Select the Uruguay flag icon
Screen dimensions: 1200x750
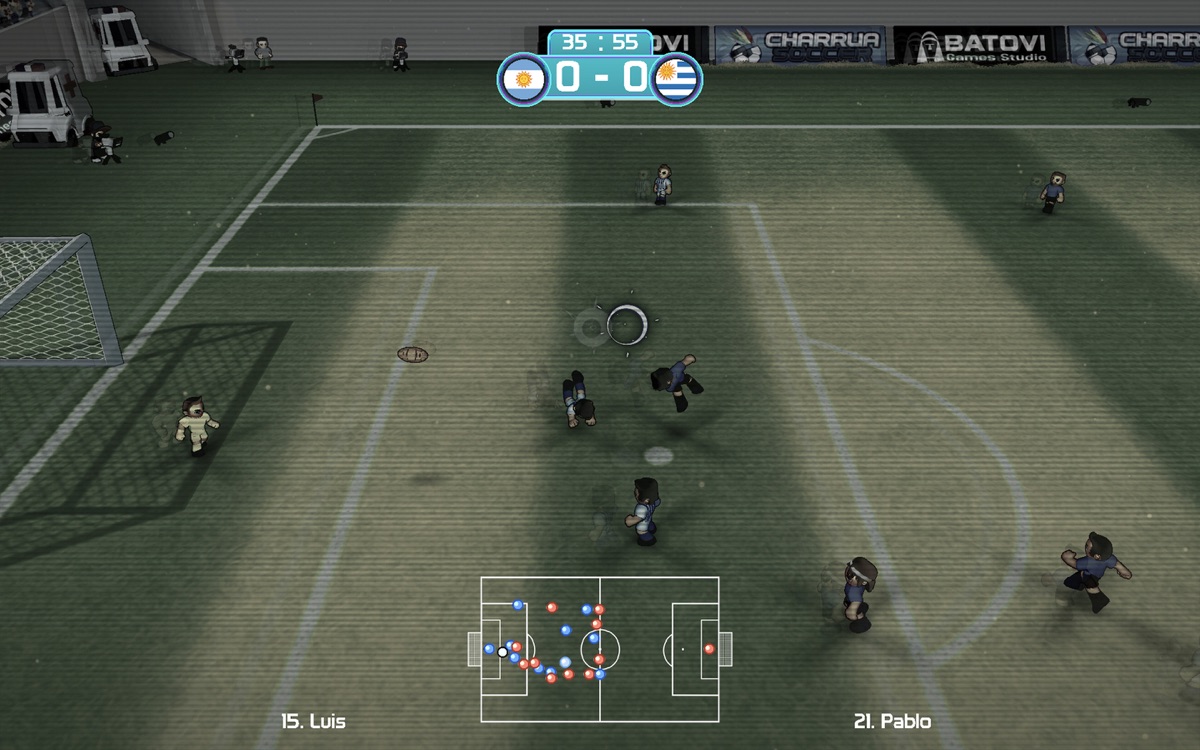(x=677, y=78)
